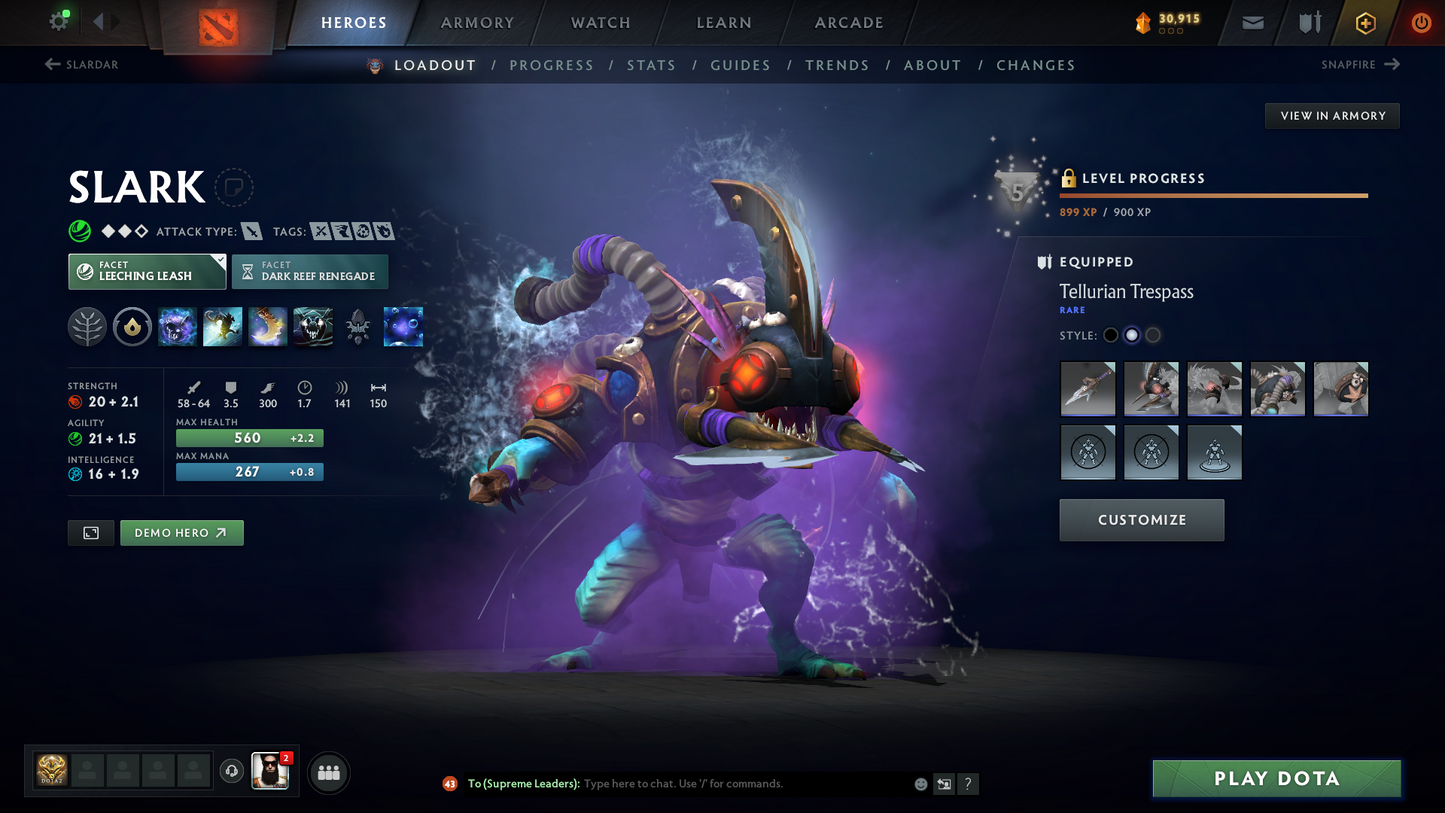Open the Customize loadout button

coord(1141,520)
